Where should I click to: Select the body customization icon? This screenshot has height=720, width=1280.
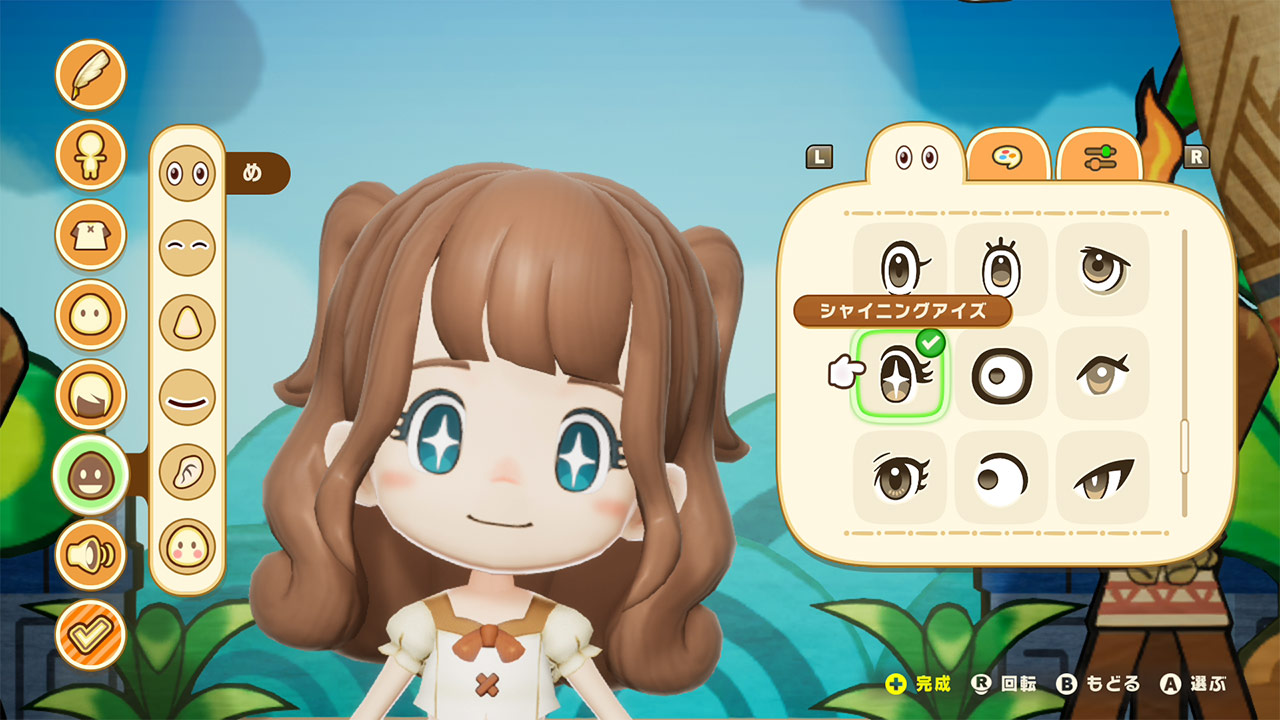[x=90, y=156]
